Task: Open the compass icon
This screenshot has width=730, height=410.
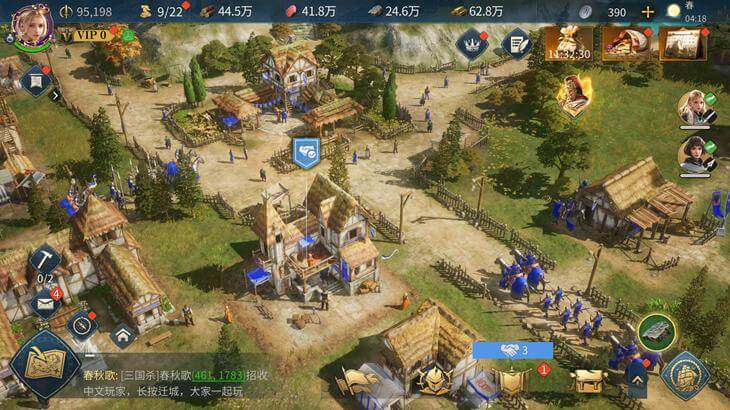Action: pos(82,323)
